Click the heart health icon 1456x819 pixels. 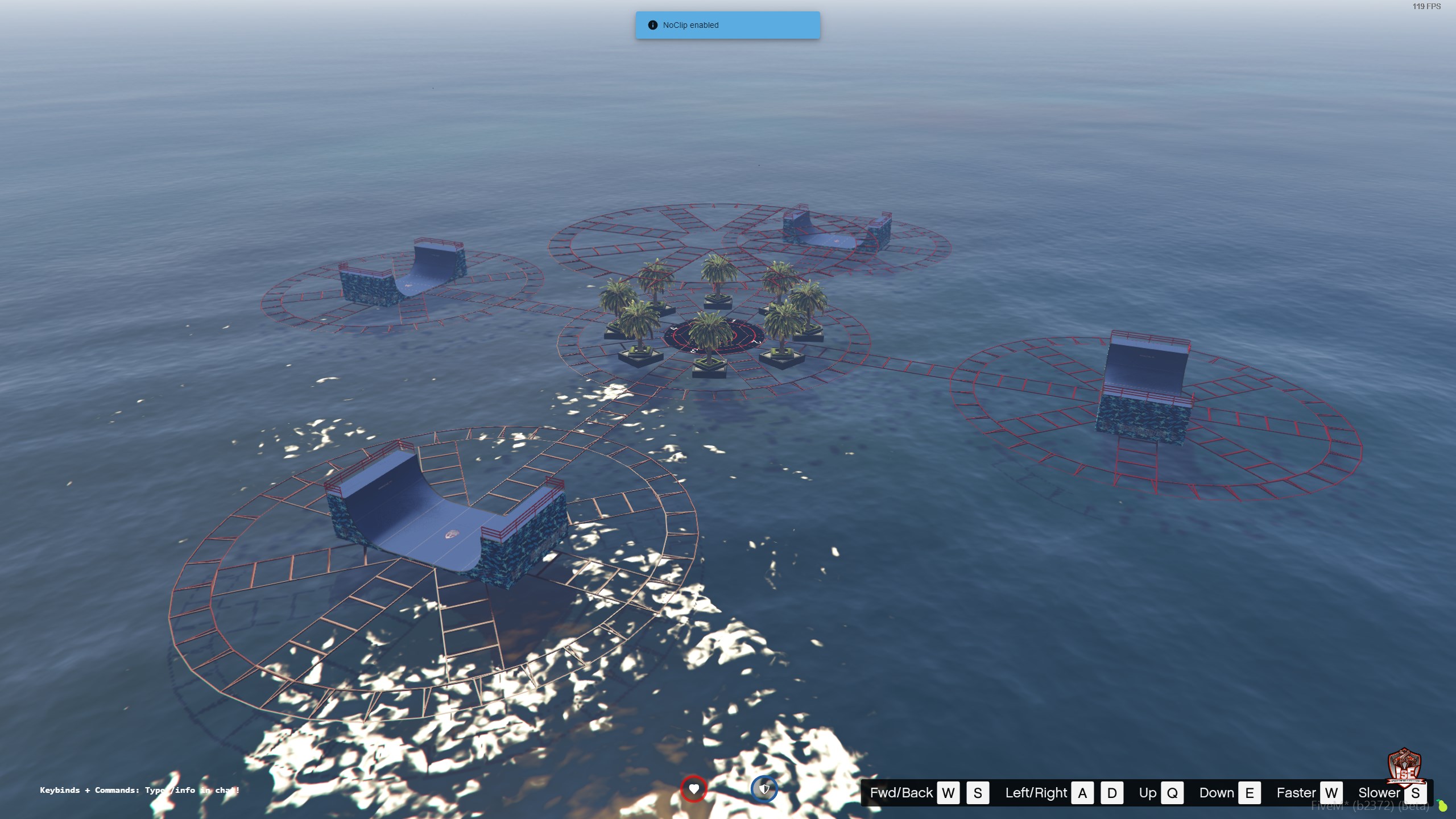(693, 789)
